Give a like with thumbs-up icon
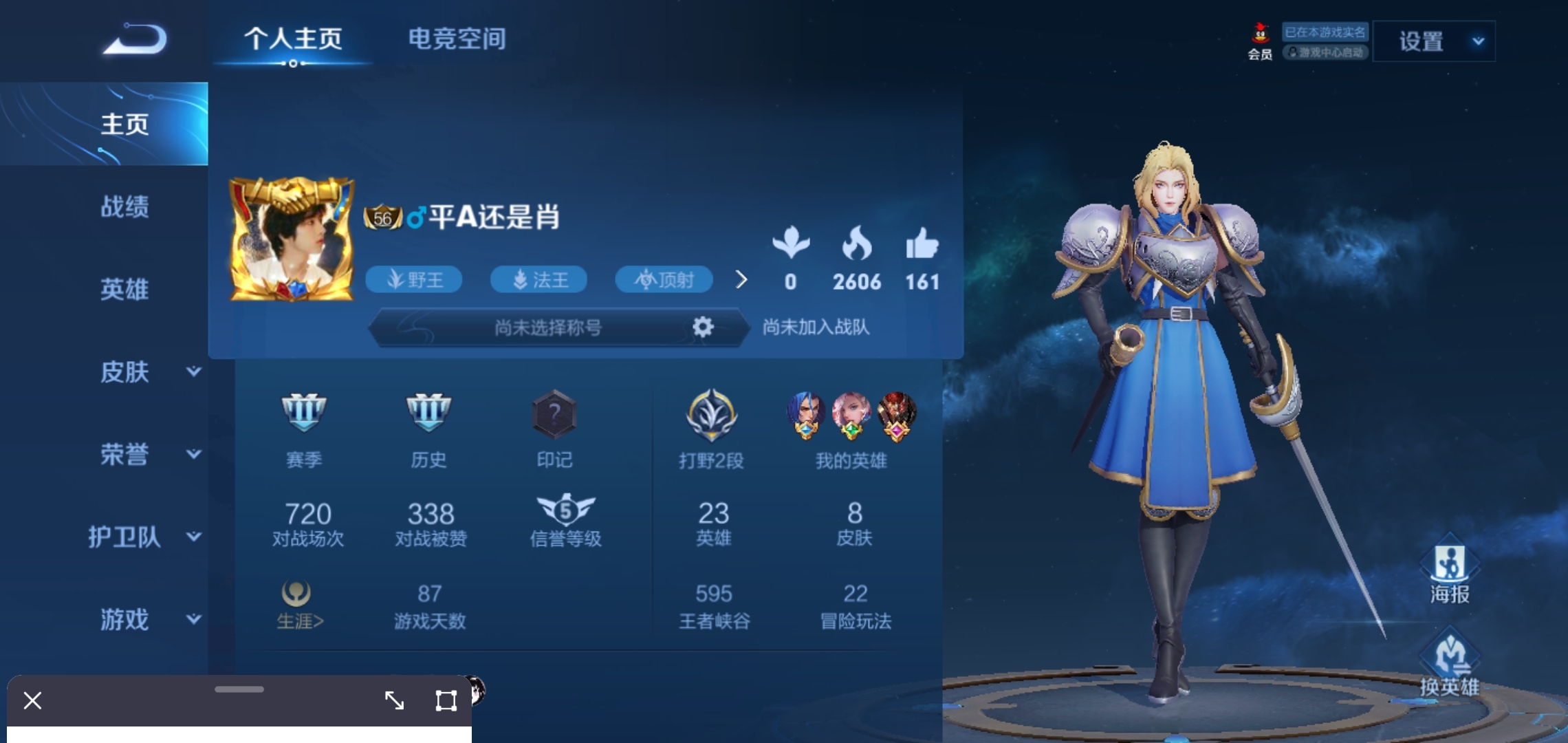The height and width of the screenshot is (743, 1568). [922, 244]
